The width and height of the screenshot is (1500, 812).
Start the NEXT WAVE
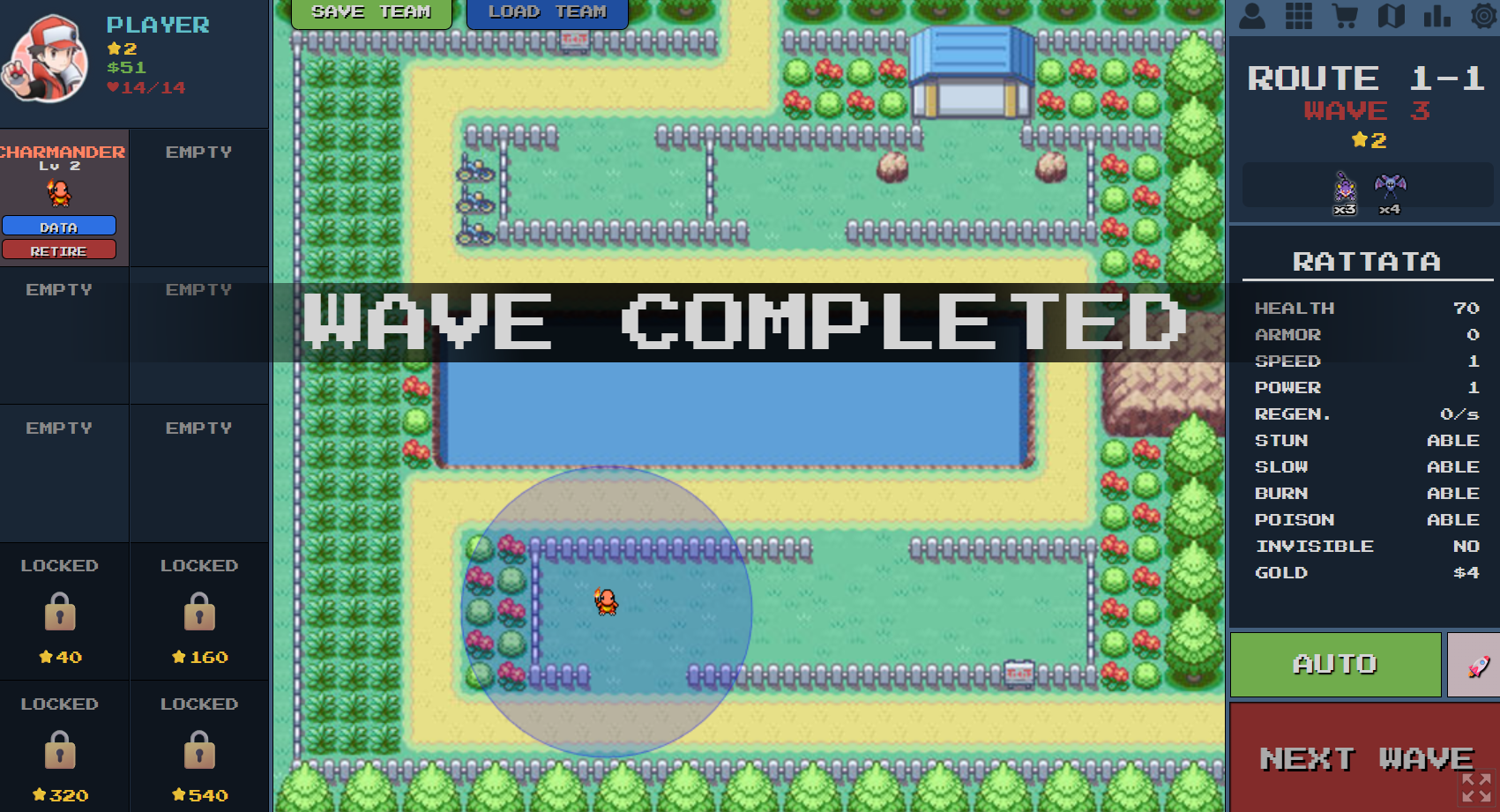1363,758
